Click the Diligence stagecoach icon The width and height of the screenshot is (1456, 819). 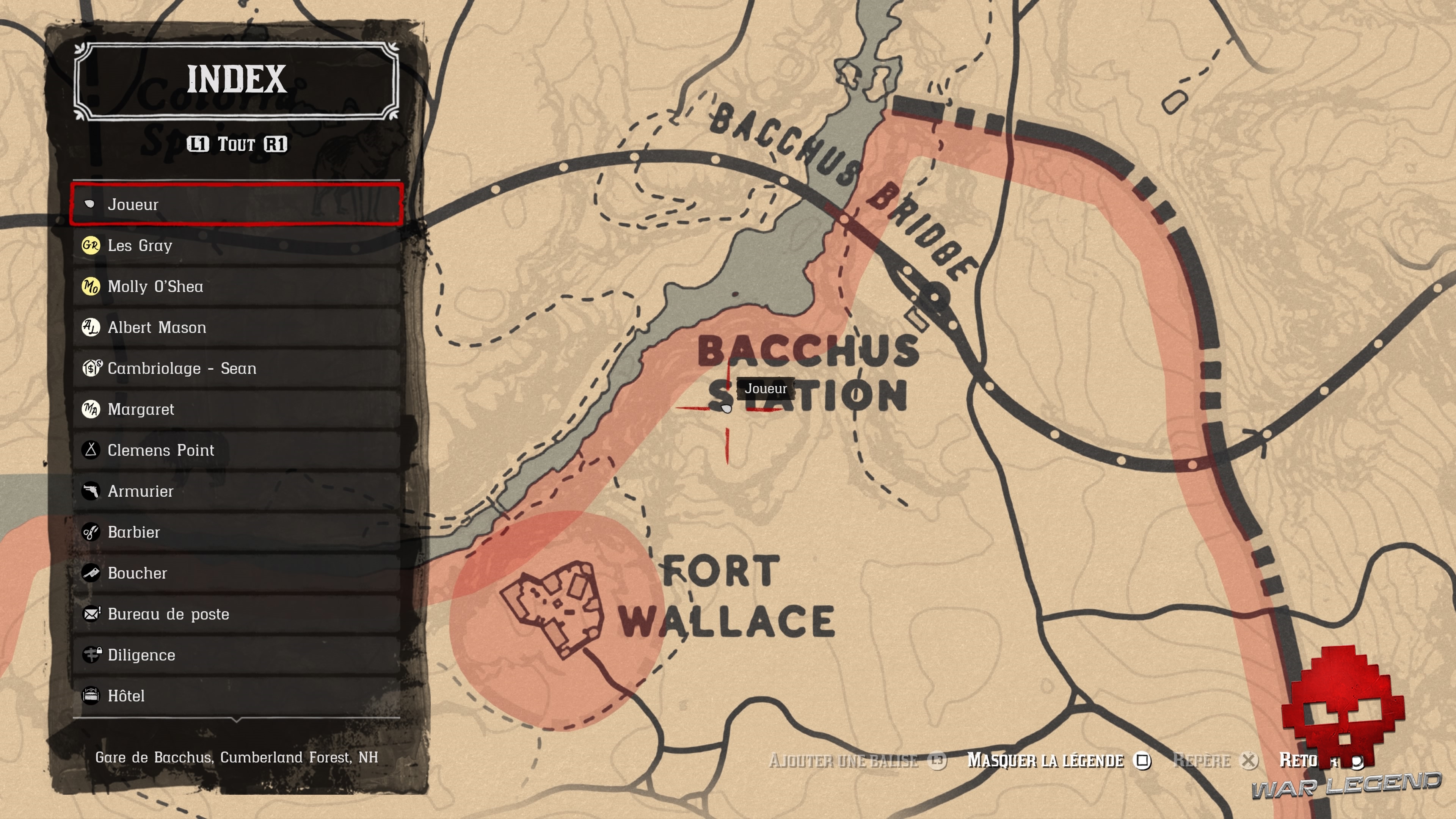click(92, 654)
